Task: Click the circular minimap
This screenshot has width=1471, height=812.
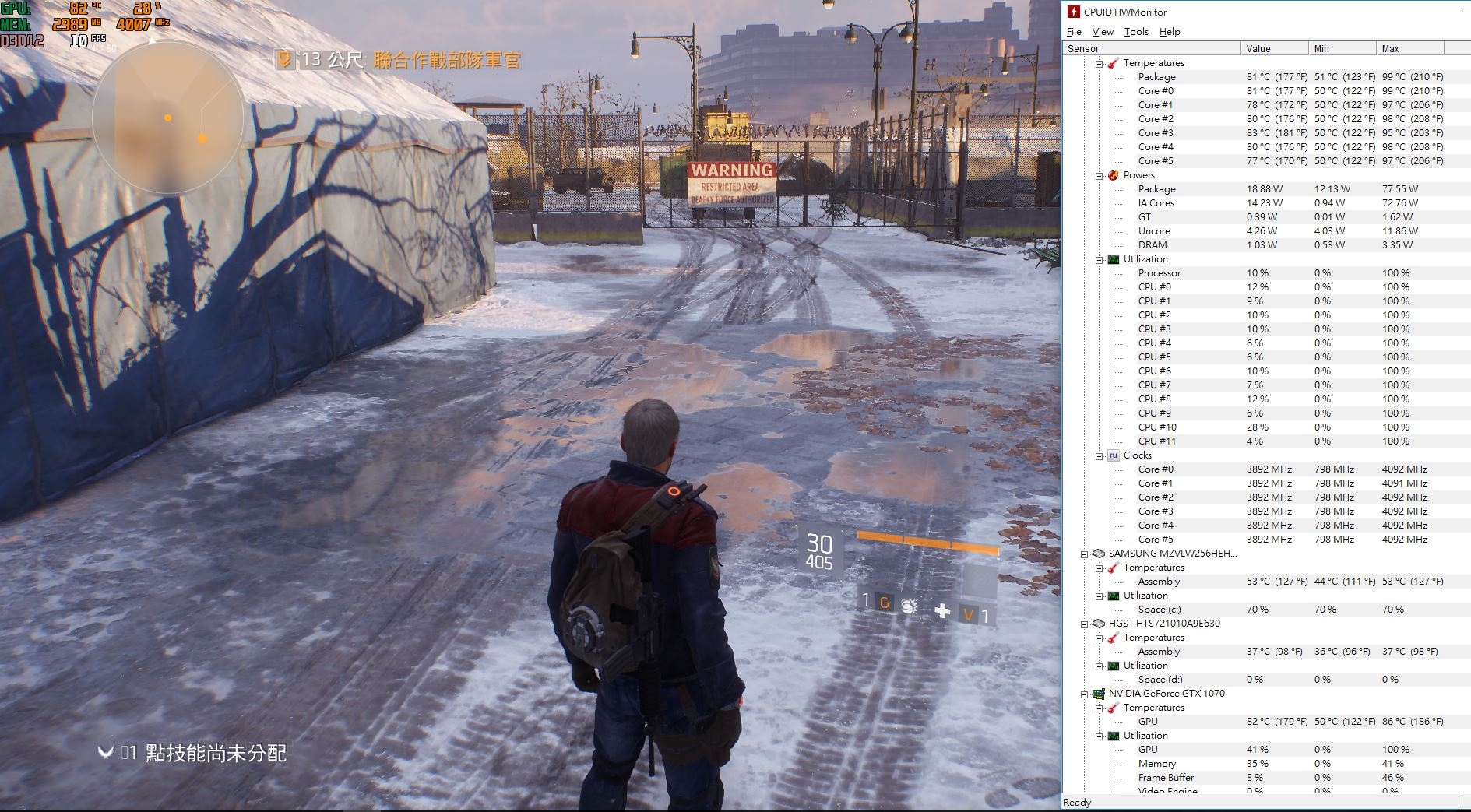Action: point(168,118)
